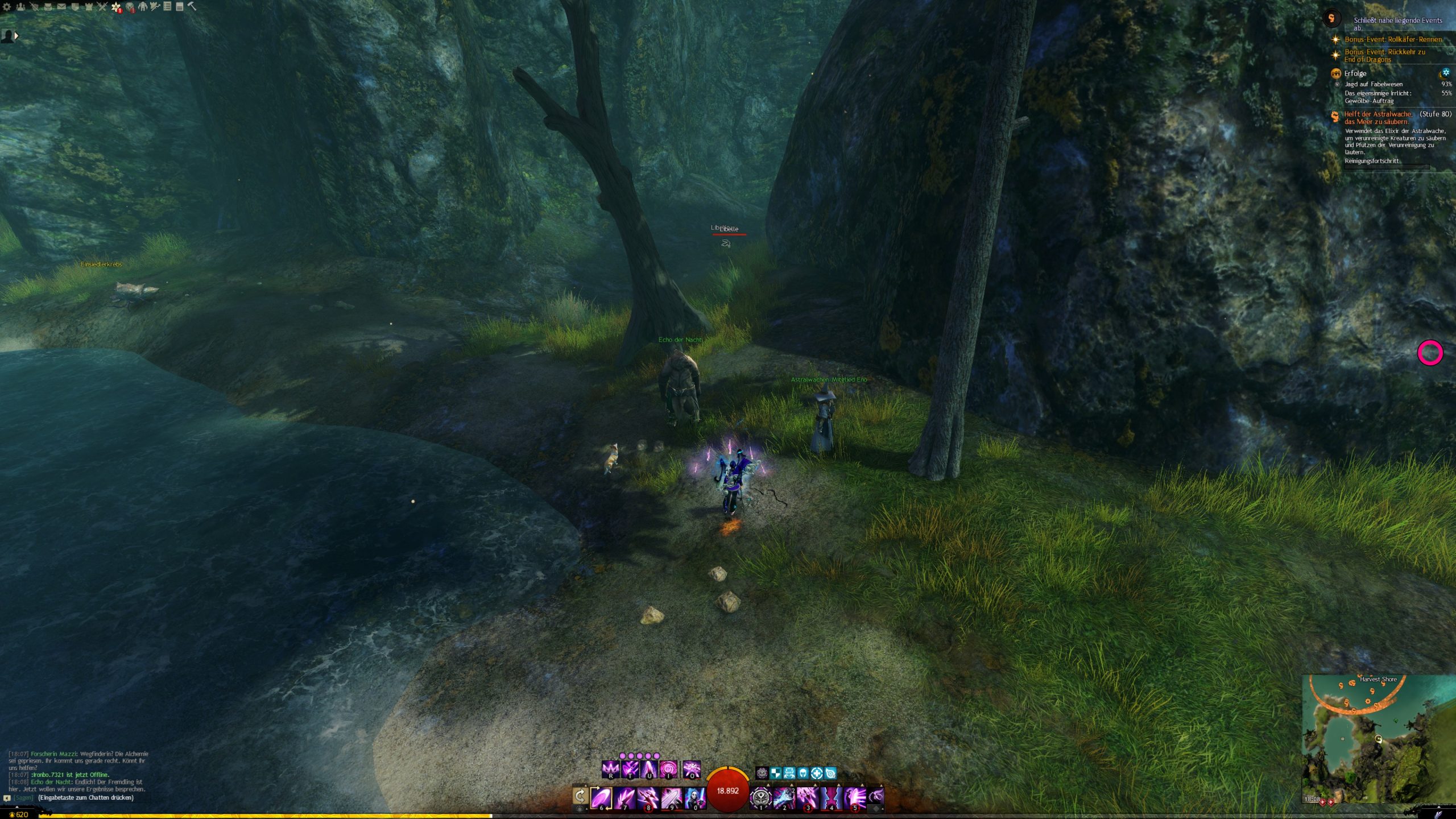Activate the healing skill in slot 1
This screenshot has height=819, width=1456.
click(x=761, y=797)
